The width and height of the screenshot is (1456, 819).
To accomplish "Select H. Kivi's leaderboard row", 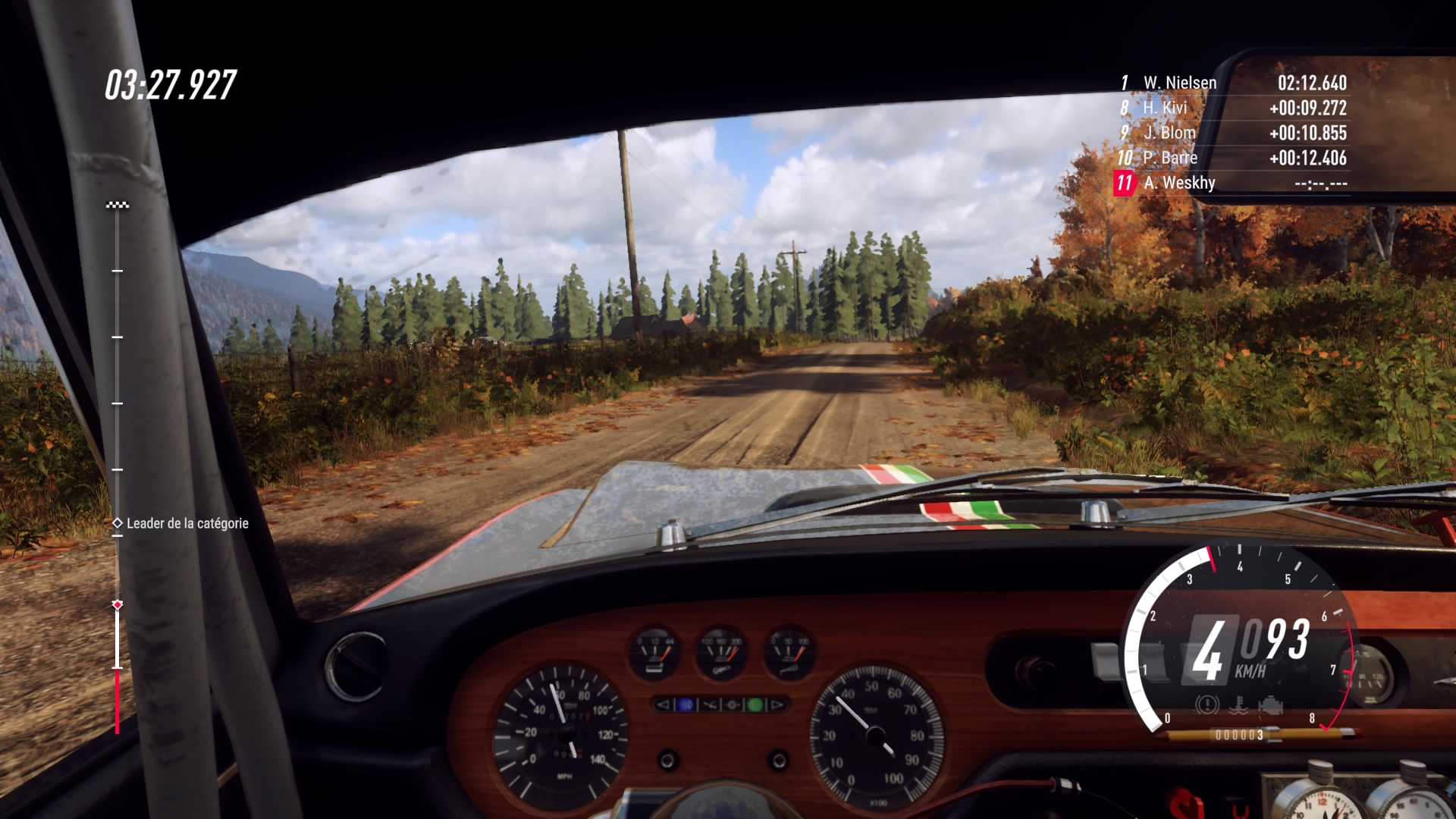I will tap(1232, 108).
